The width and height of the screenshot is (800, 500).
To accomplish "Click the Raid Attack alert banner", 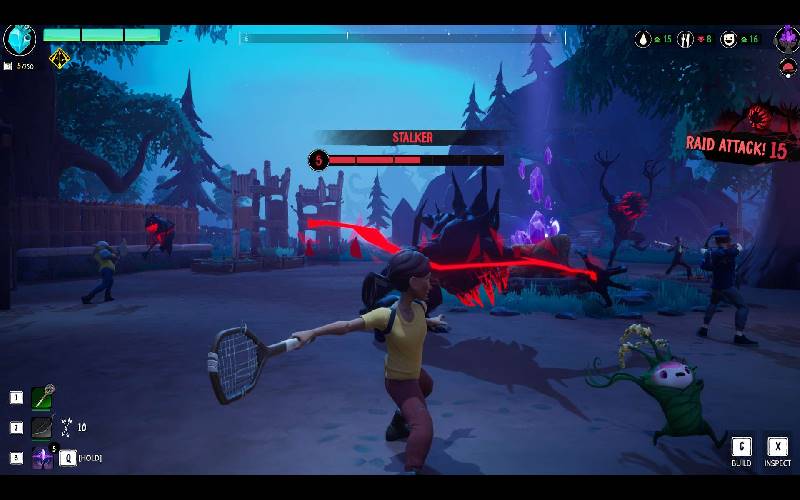I will [737, 141].
